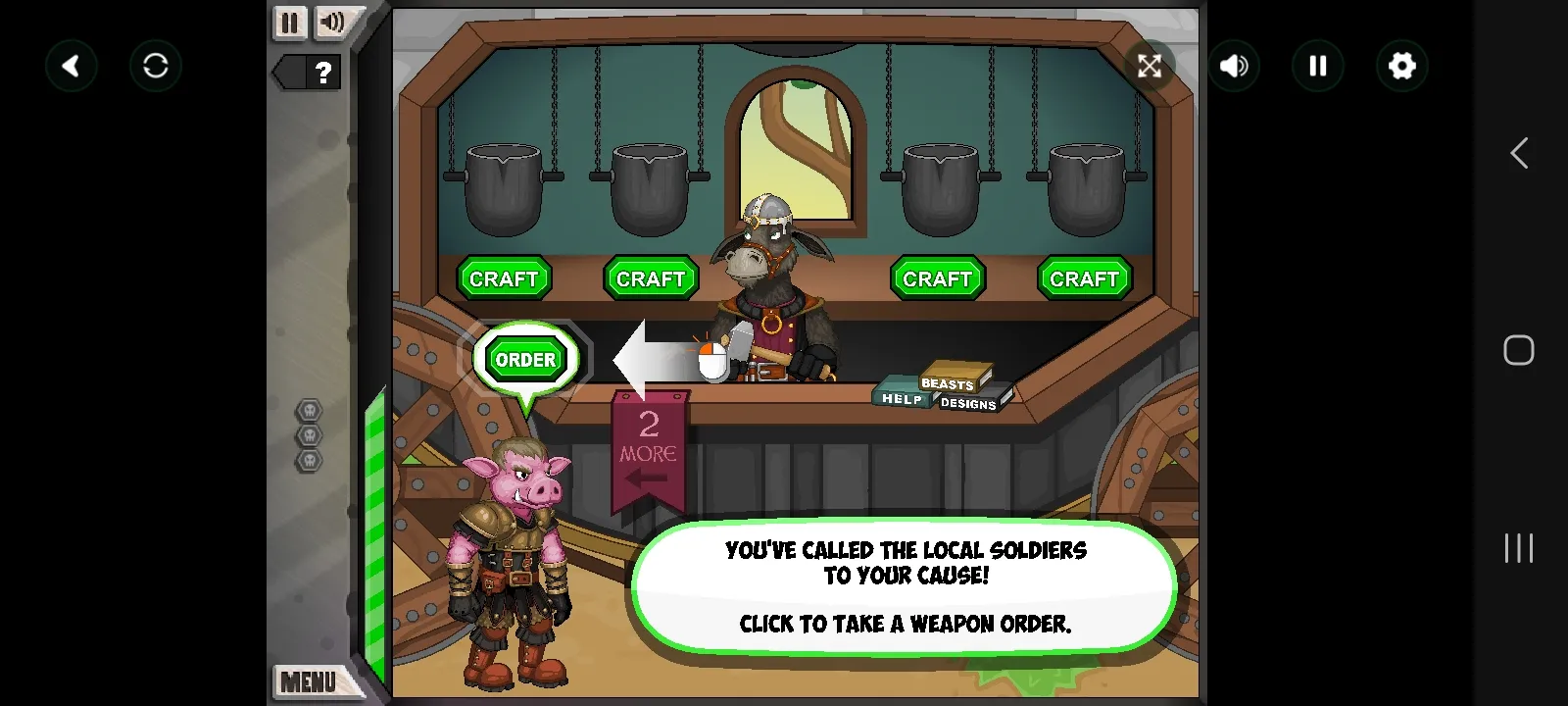
Task: Pause the game with the in-game pause button
Action: pos(289,23)
